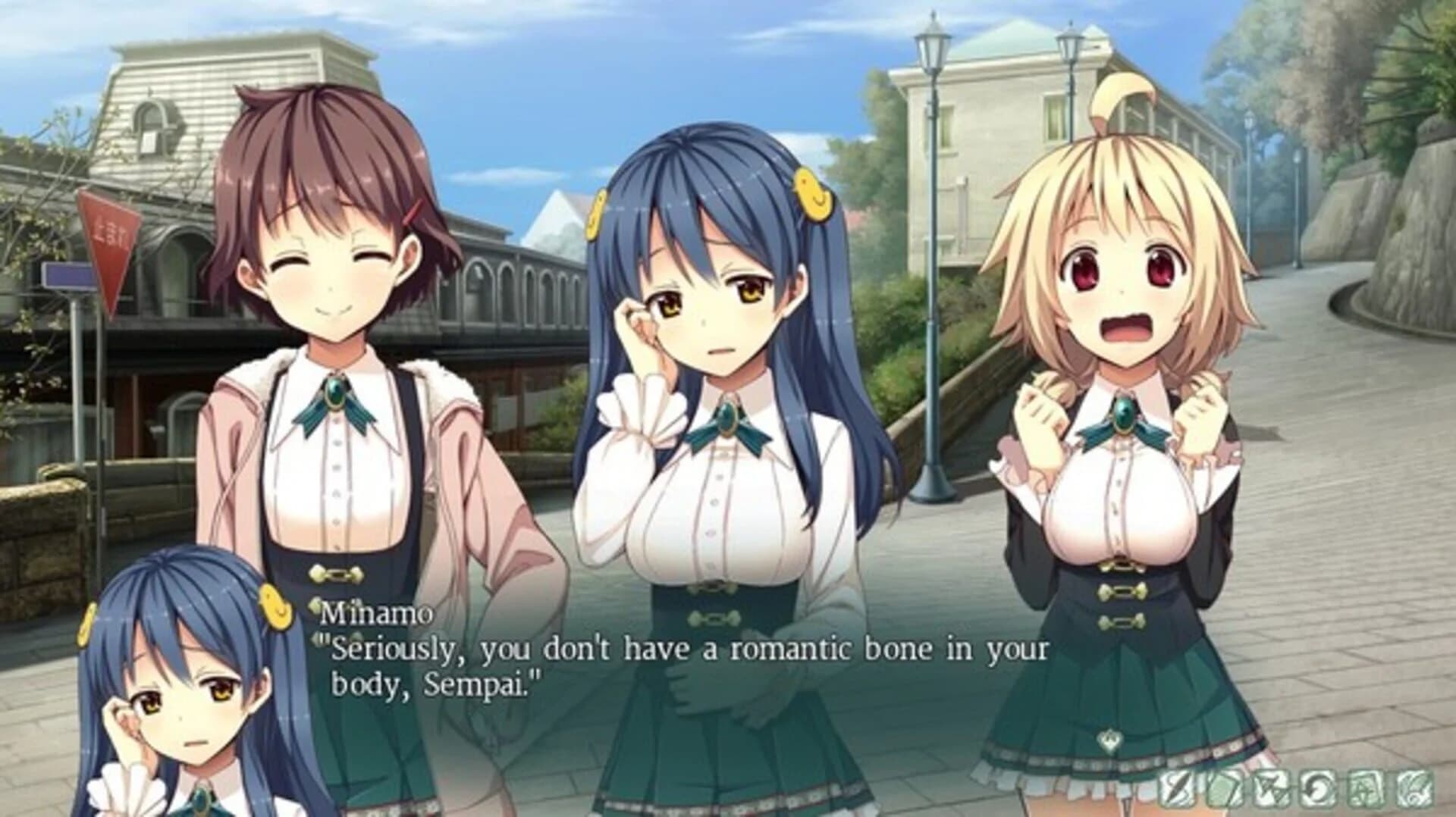Select the quill pen save icon
Screen dimensions: 1456x817
point(1176,788)
